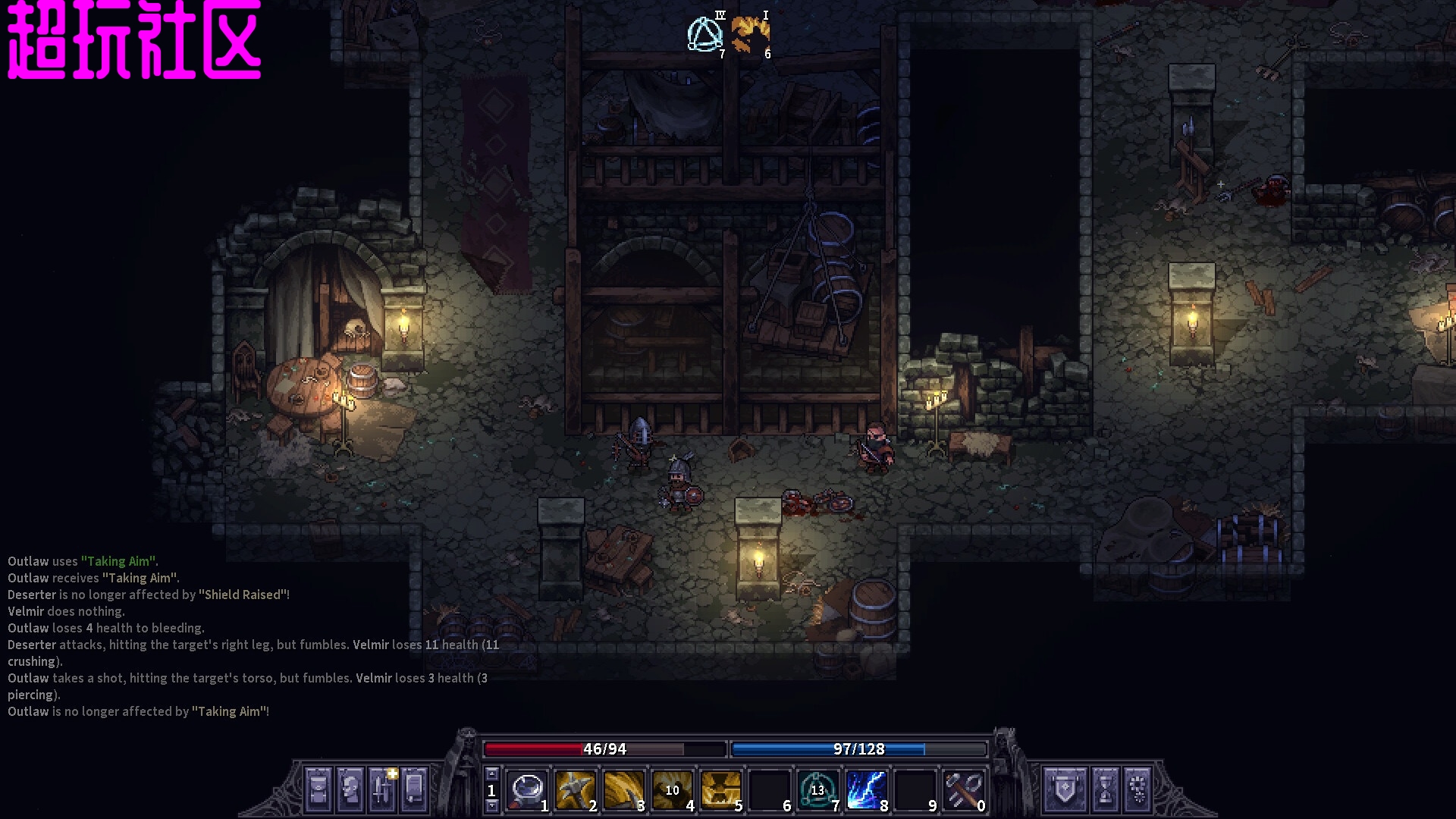Screen dimensions: 1456x819
Task: Switch hotbar page with the down arrow
Action: coord(491,805)
